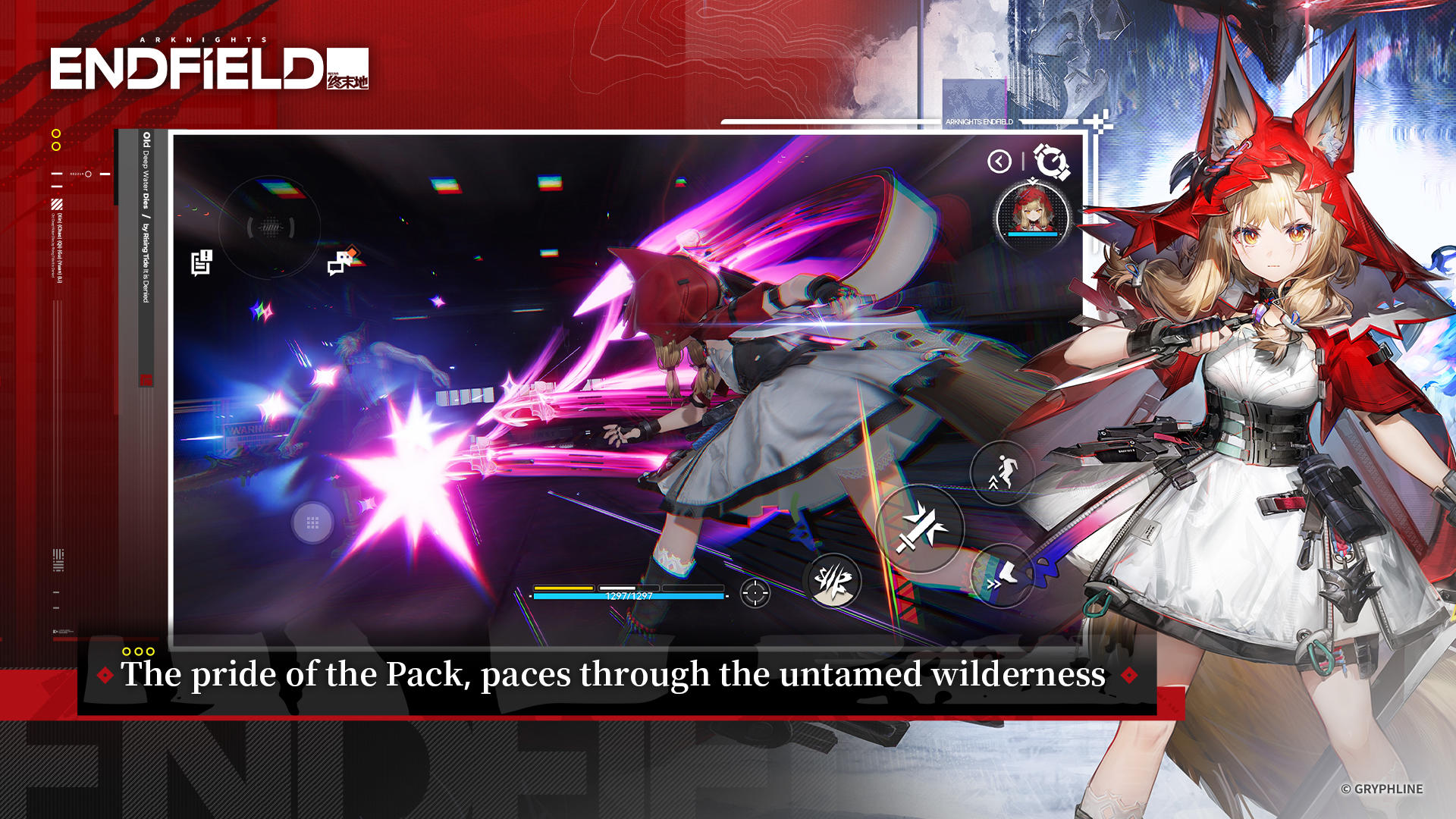Open the mission log with exclamation mark
This screenshot has width=1456, height=819.
200,262
